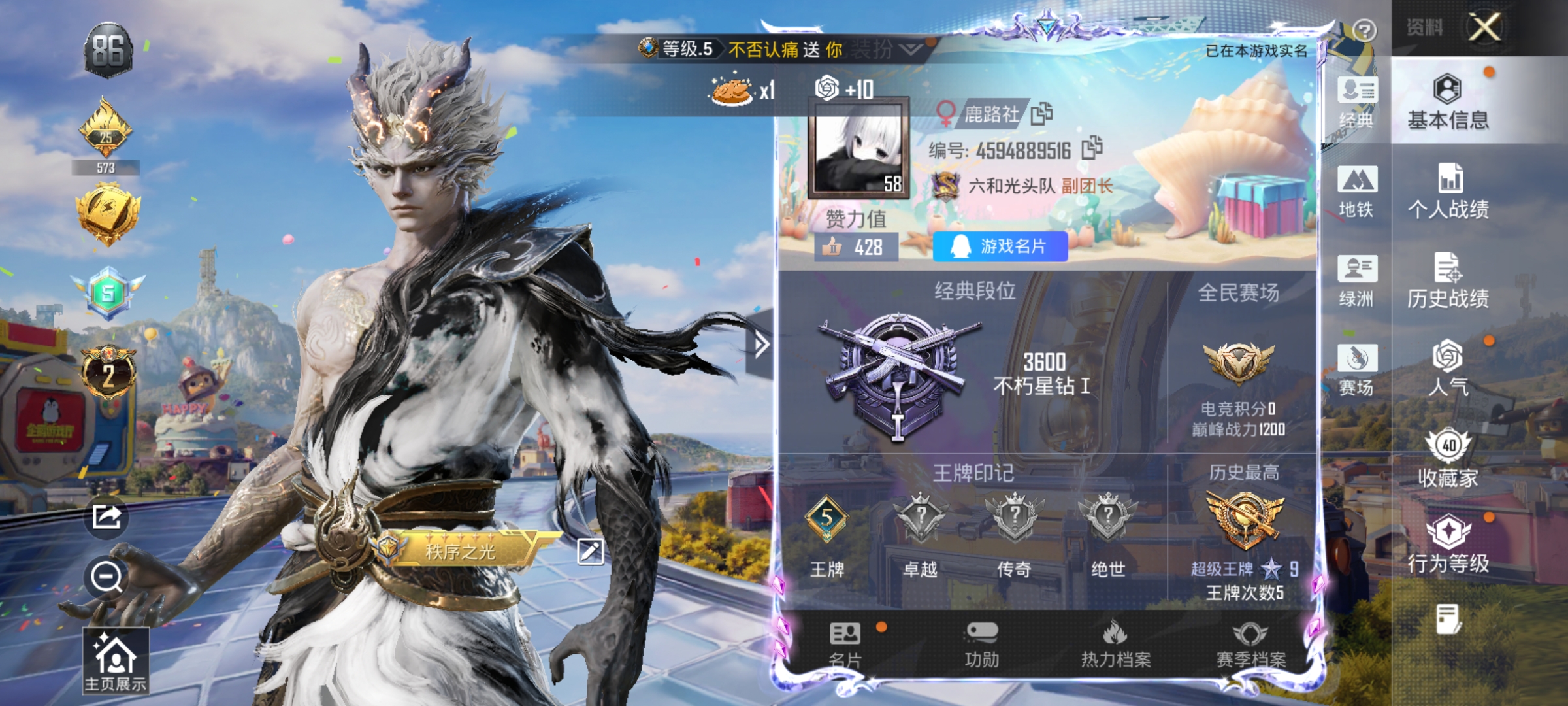Open the 历史战绩 section
This screenshot has height=706, width=1568.
(1465, 281)
